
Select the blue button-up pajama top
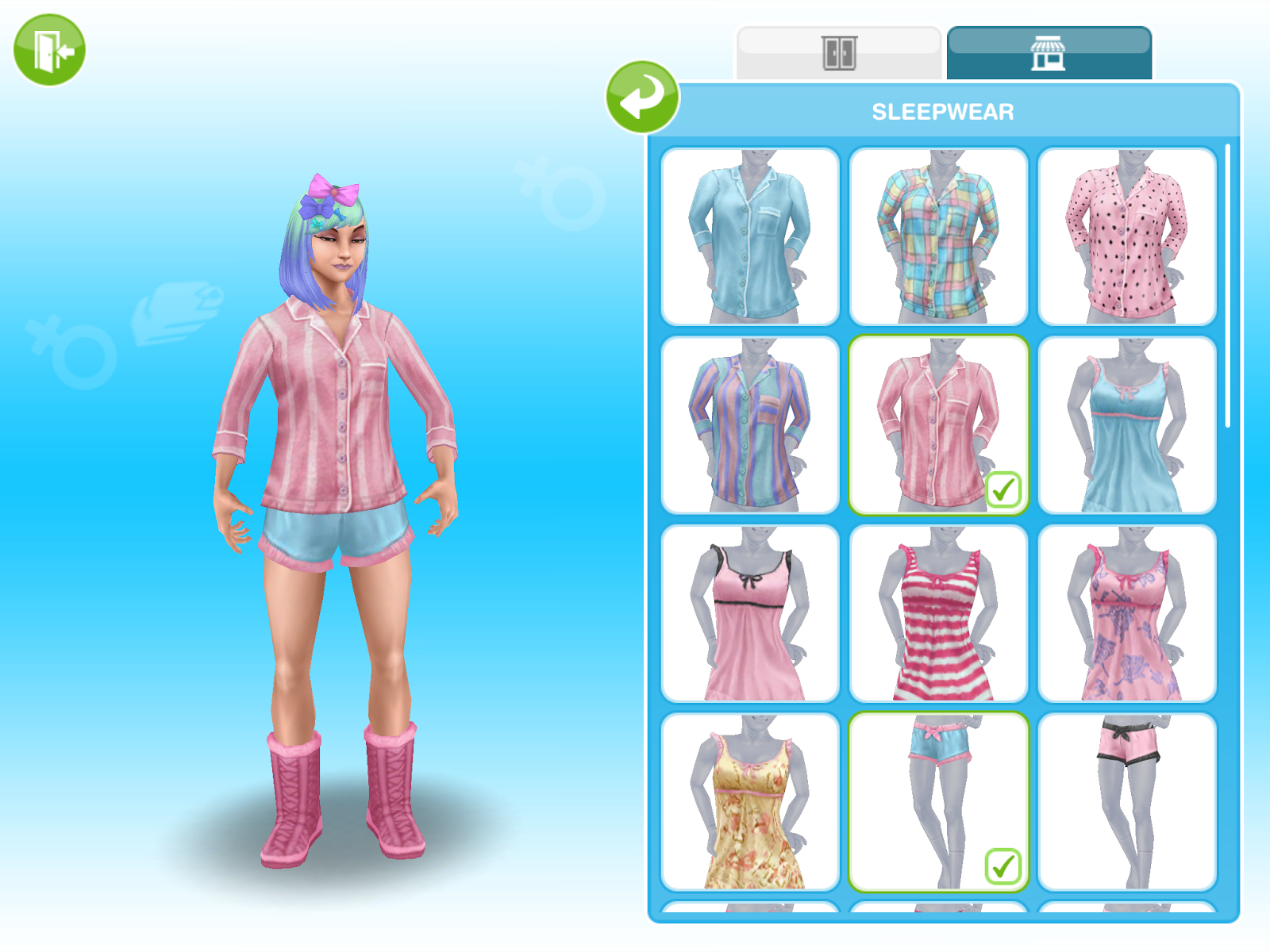tap(752, 236)
